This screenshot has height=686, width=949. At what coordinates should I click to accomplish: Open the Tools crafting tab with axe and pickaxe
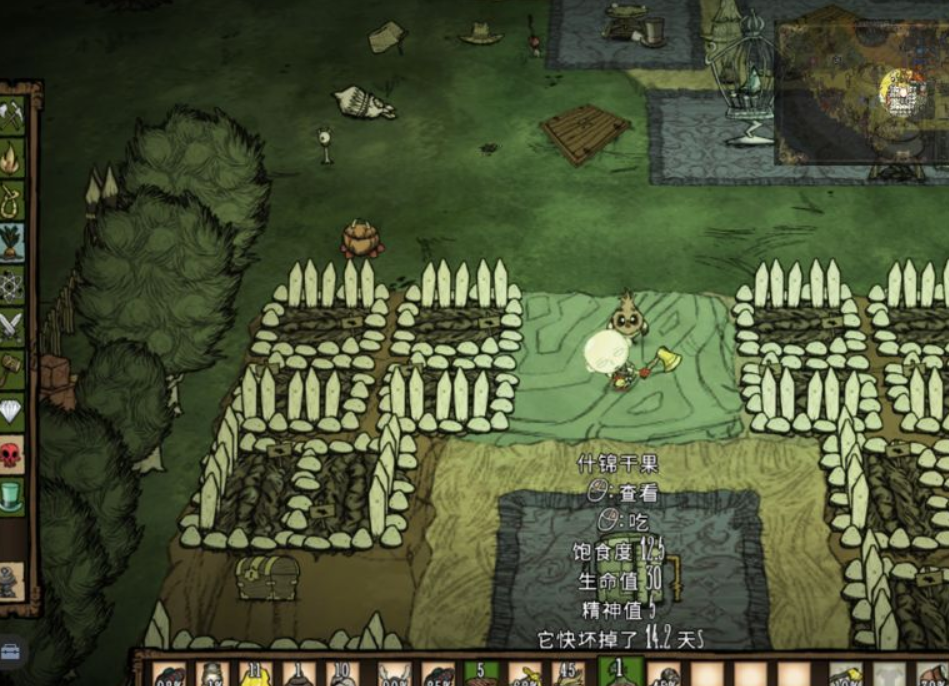pos(12,115)
